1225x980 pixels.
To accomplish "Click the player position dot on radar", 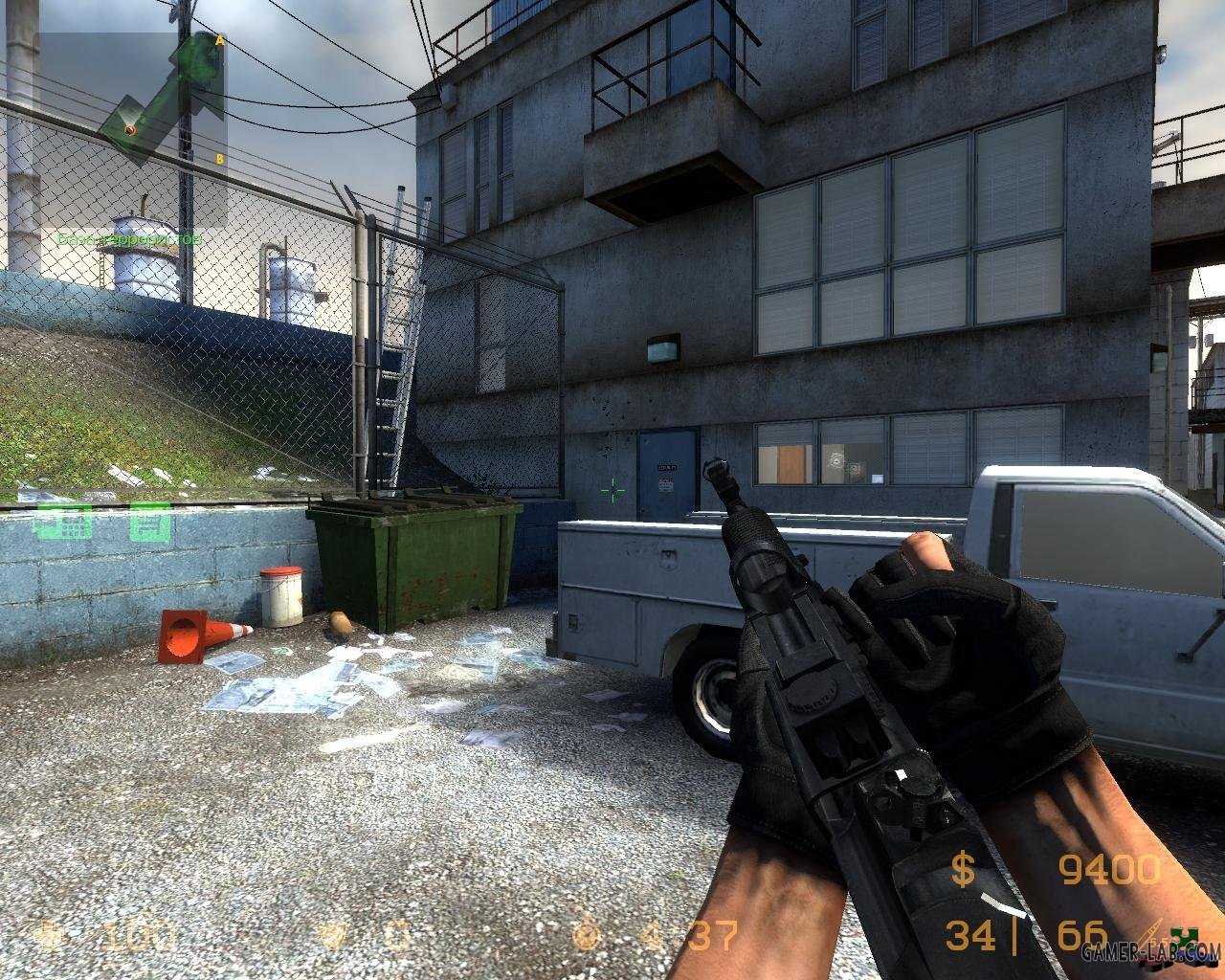I will pyautogui.click(x=130, y=129).
